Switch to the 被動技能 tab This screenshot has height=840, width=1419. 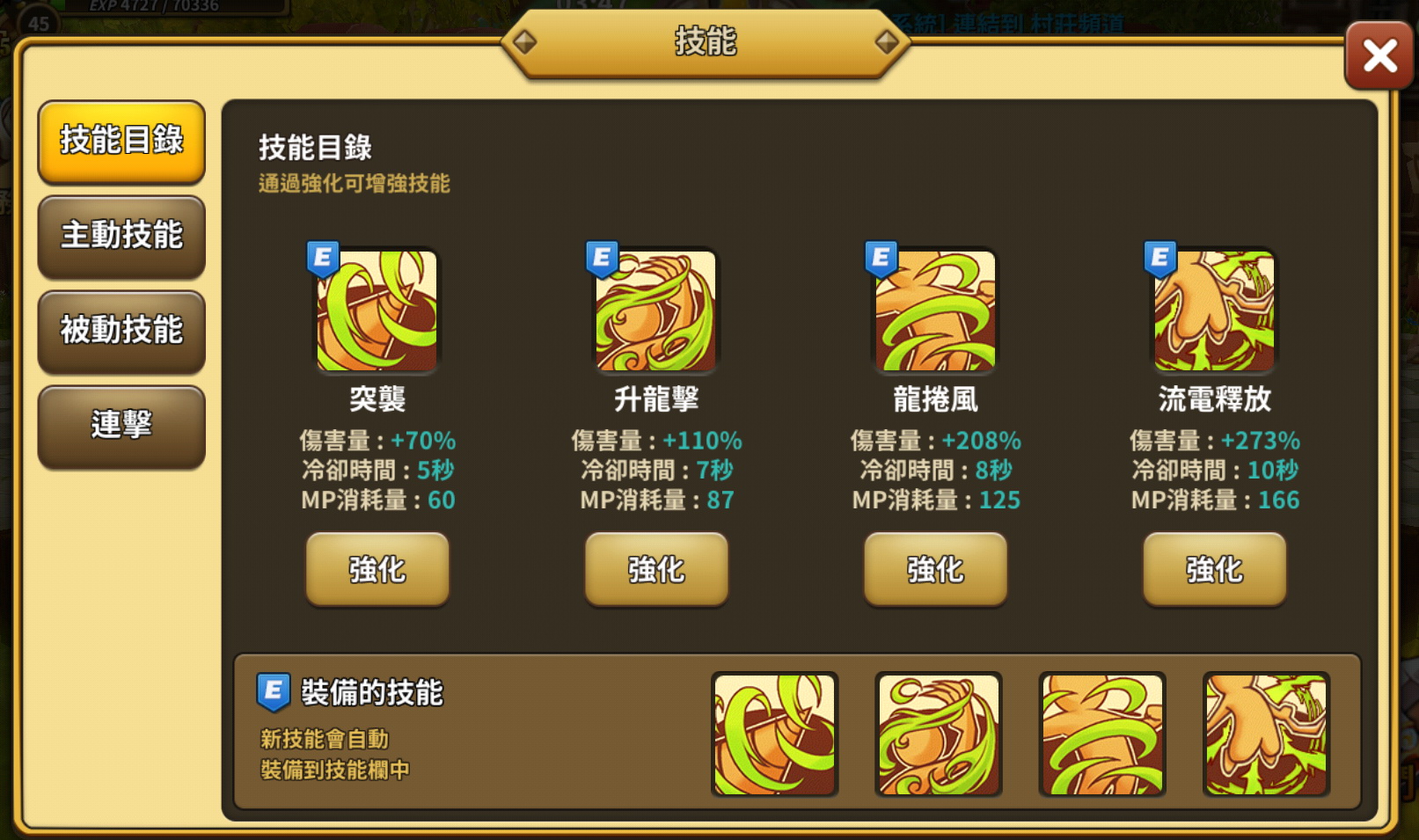[121, 332]
